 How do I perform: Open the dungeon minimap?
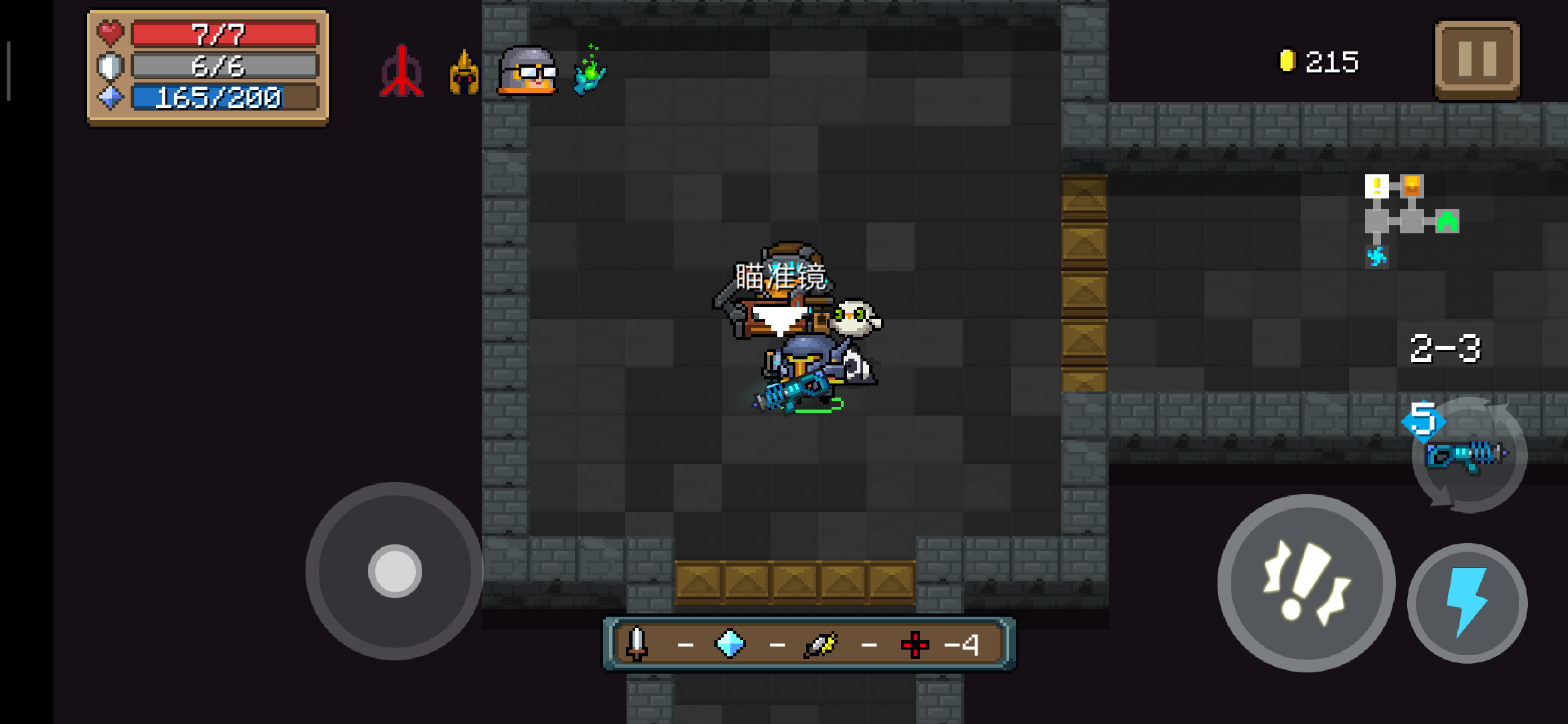coord(1411,220)
